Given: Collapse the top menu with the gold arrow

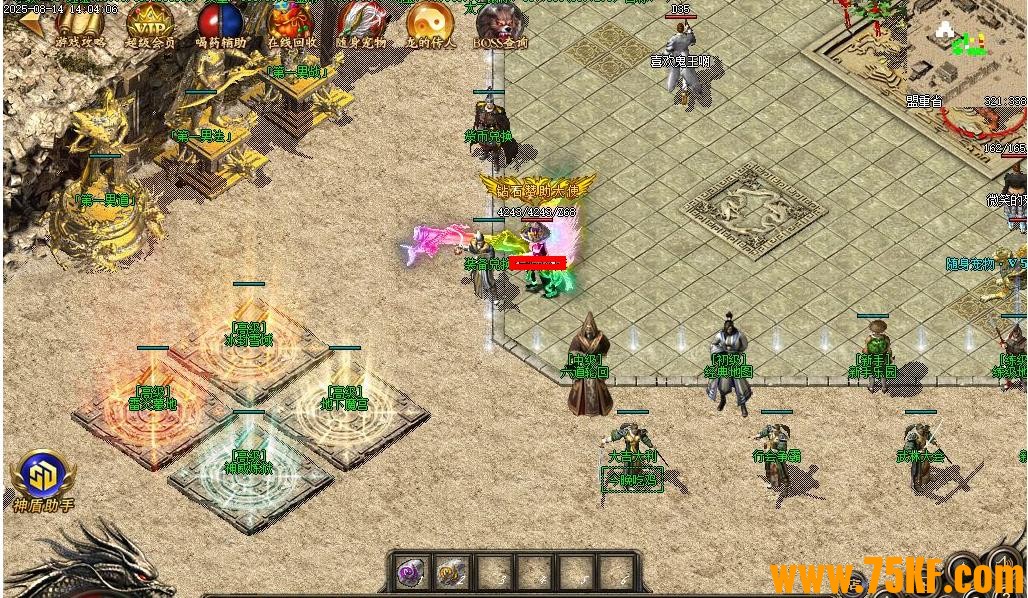Looking at the screenshot, I should [32, 24].
